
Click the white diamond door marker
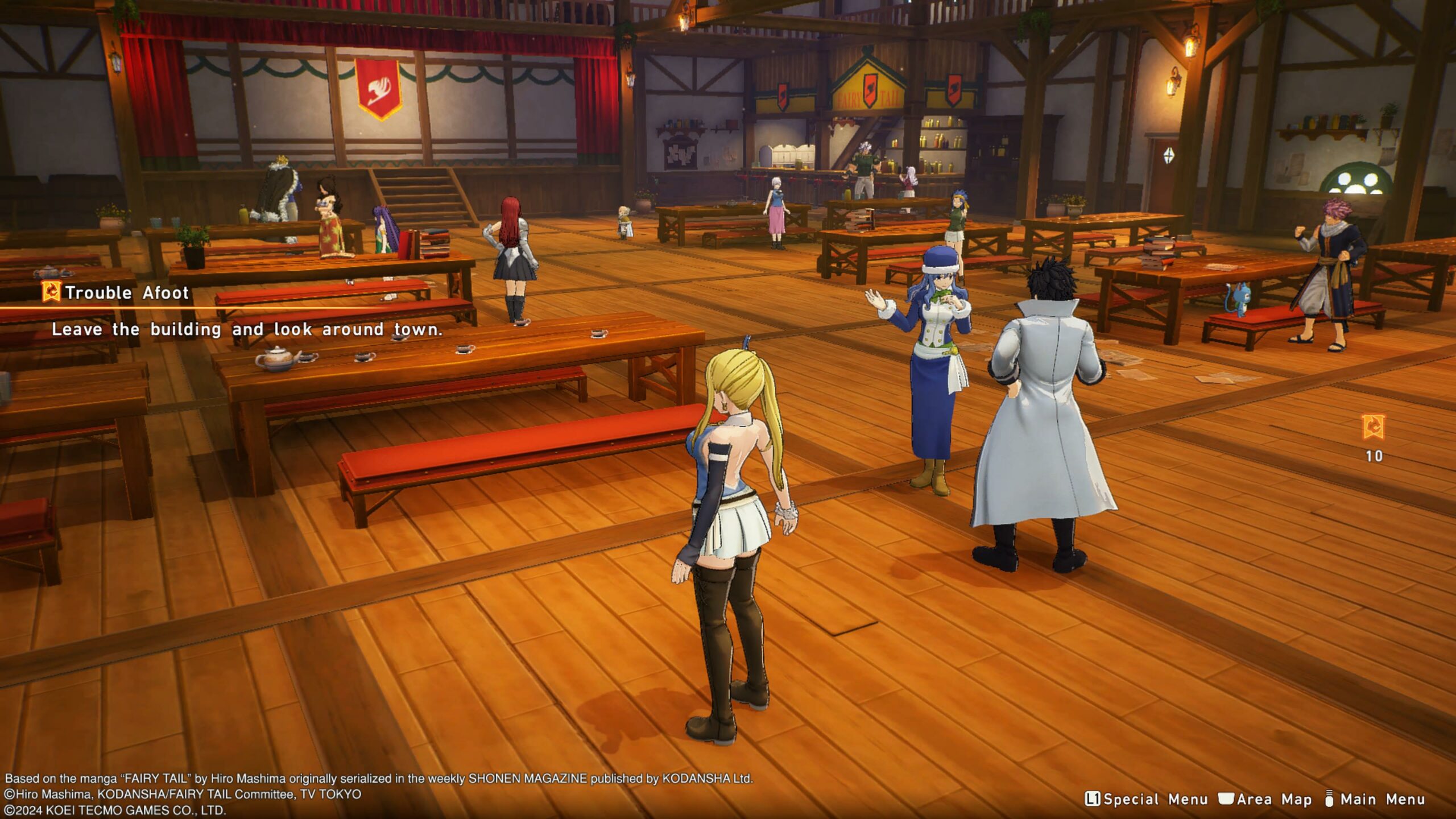[1168, 155]
